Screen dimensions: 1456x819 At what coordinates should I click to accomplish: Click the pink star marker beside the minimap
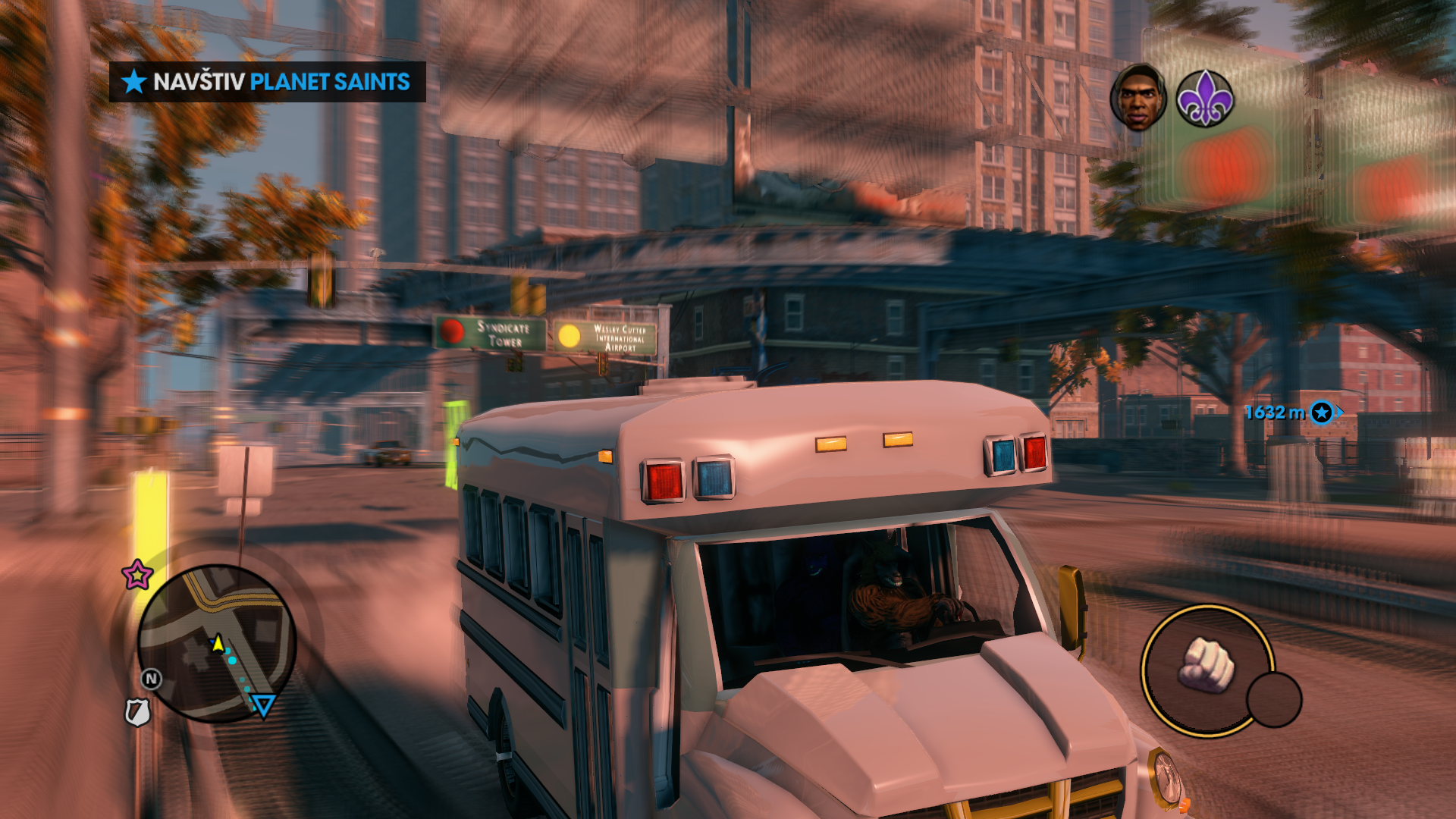[137, 575]
